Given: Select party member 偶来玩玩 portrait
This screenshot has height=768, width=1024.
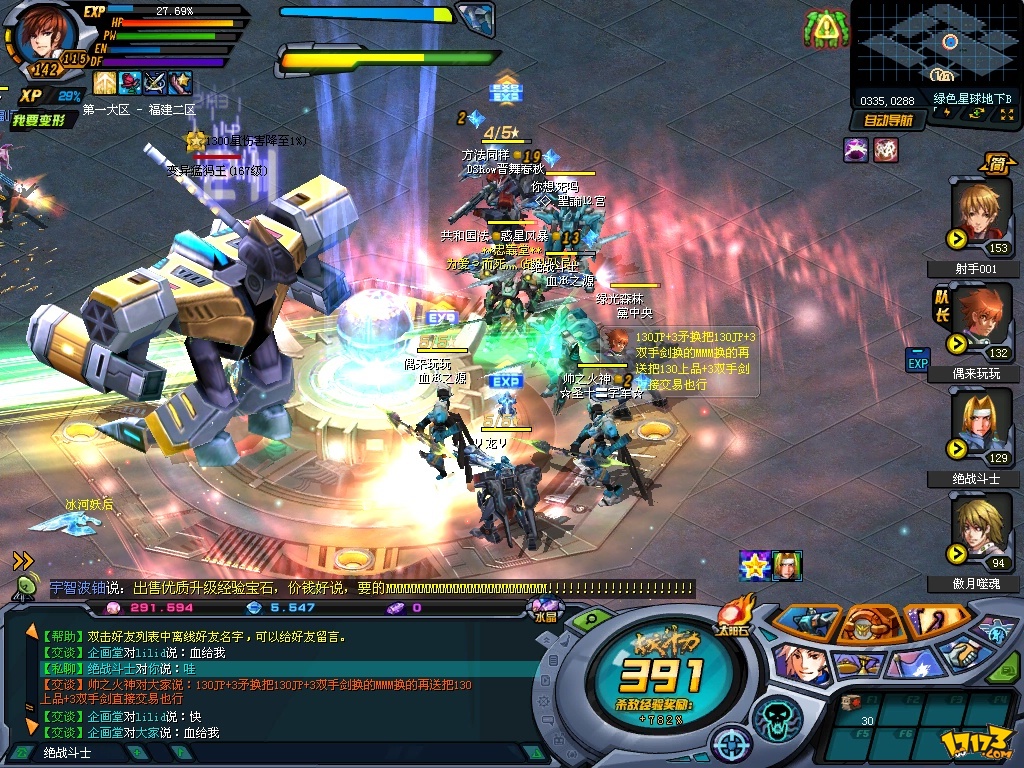Looking at the screenshot, I should 980,318.
